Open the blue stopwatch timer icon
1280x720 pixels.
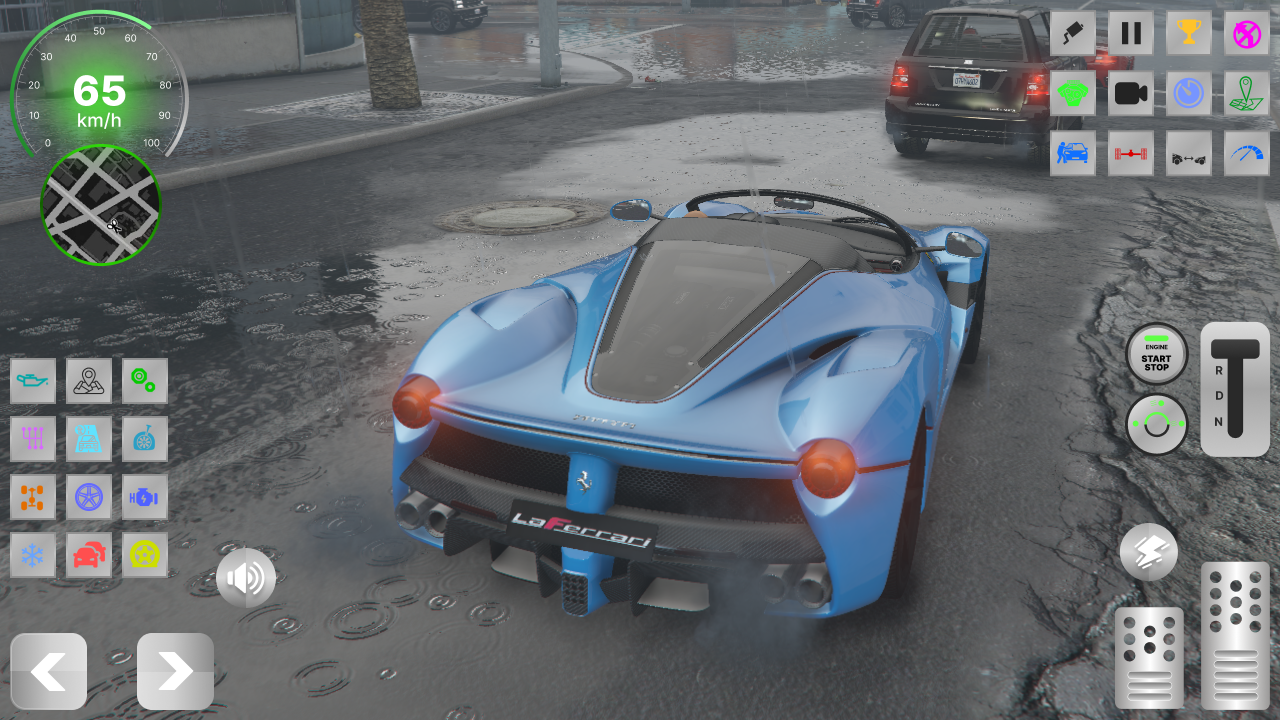point(1188,93)
